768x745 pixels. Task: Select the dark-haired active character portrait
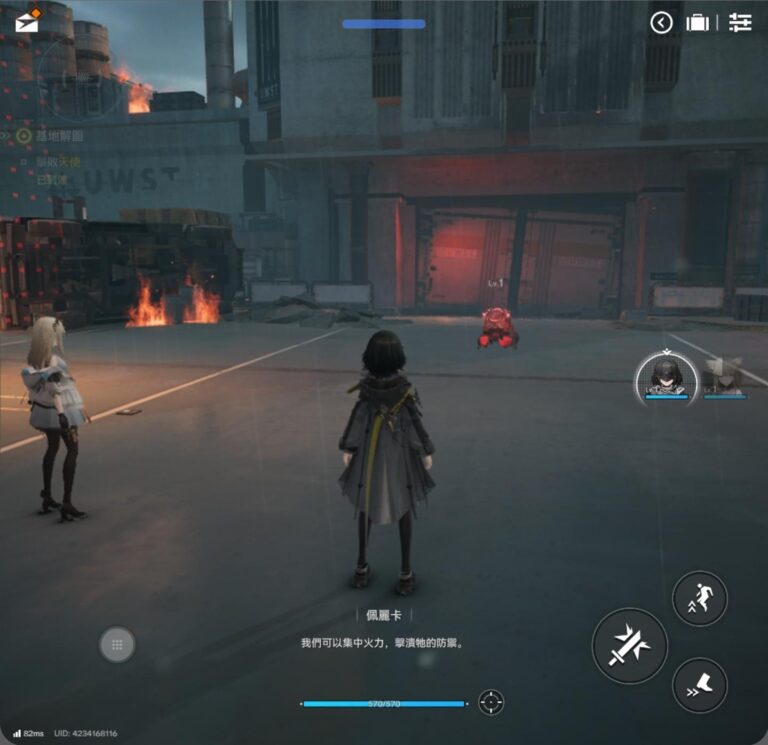(x=665, y=378)
